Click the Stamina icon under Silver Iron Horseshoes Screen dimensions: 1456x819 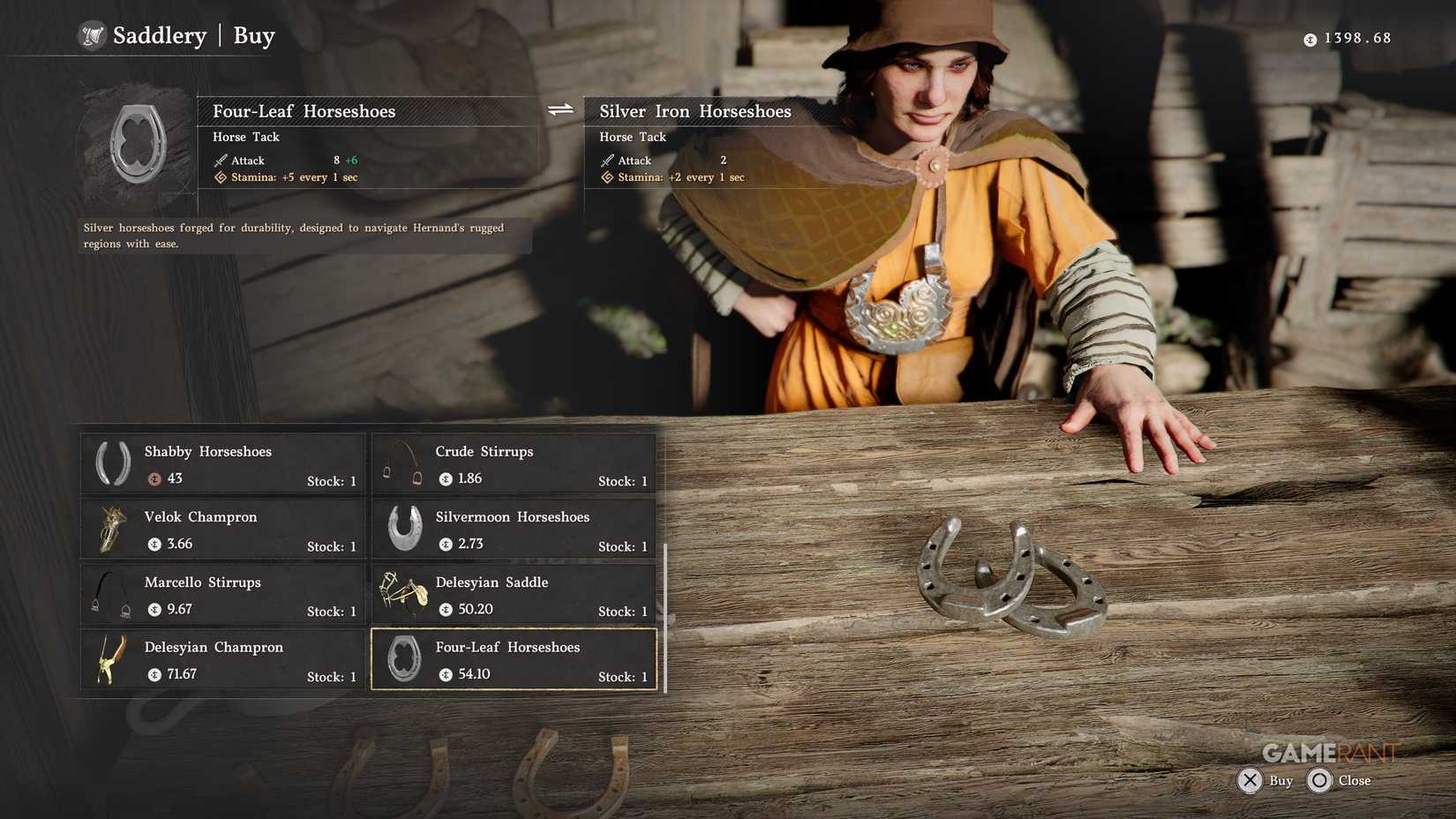pyautogui.click(x=607, y=177)
